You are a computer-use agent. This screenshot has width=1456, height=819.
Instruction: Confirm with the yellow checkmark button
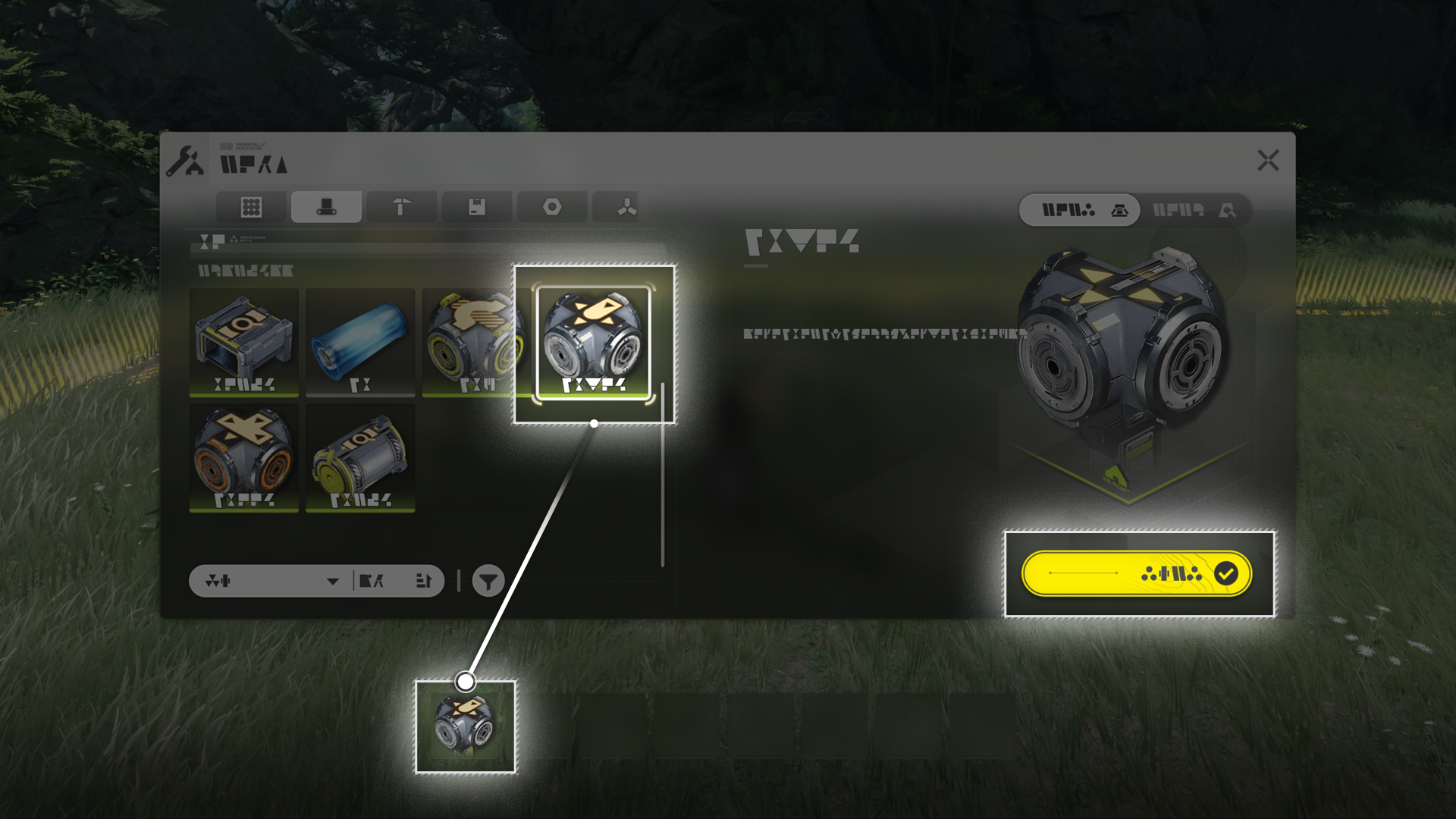[1136, 574]
